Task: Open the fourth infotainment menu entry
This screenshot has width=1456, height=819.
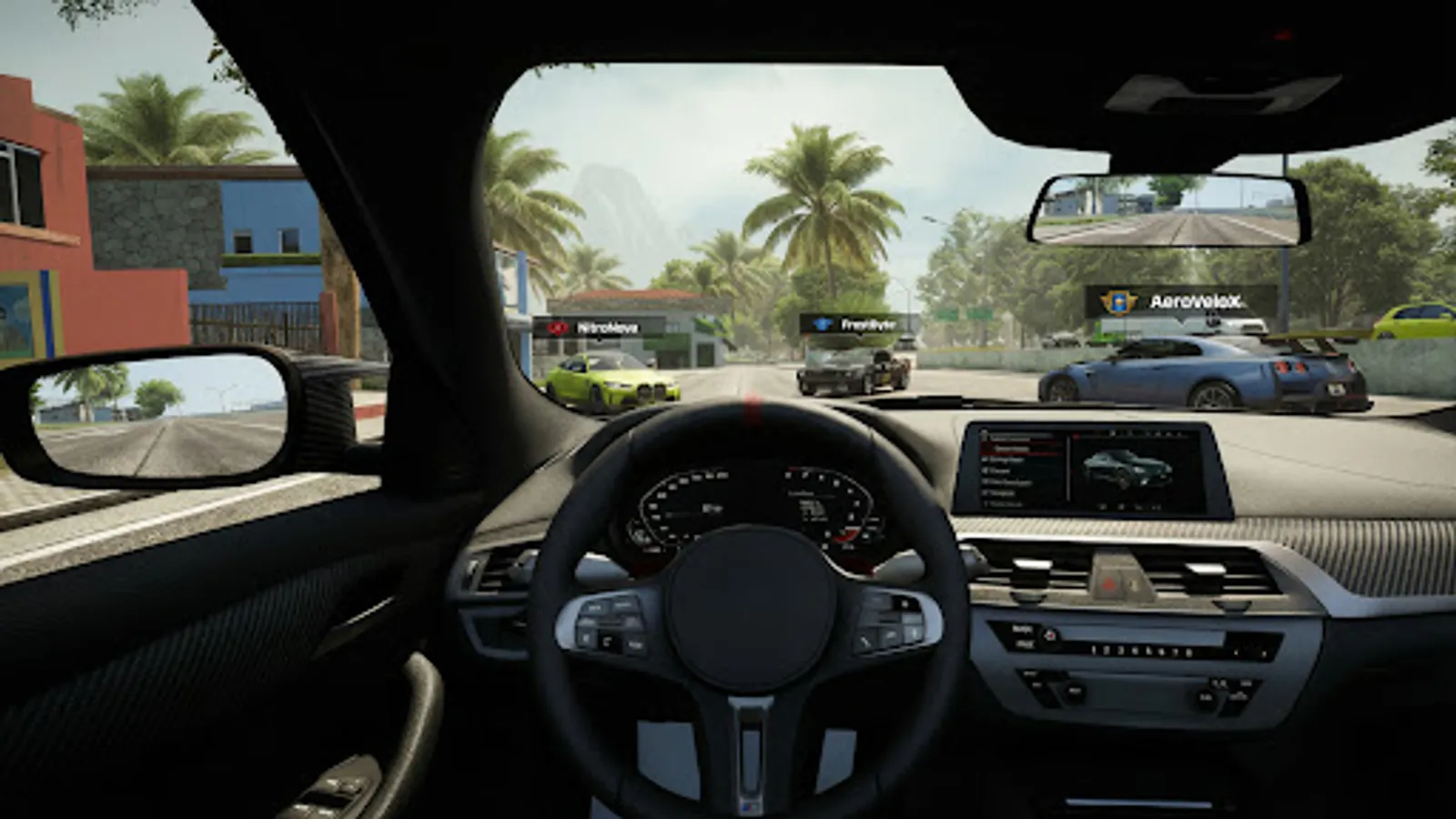Action: [x=1006, y=482]
